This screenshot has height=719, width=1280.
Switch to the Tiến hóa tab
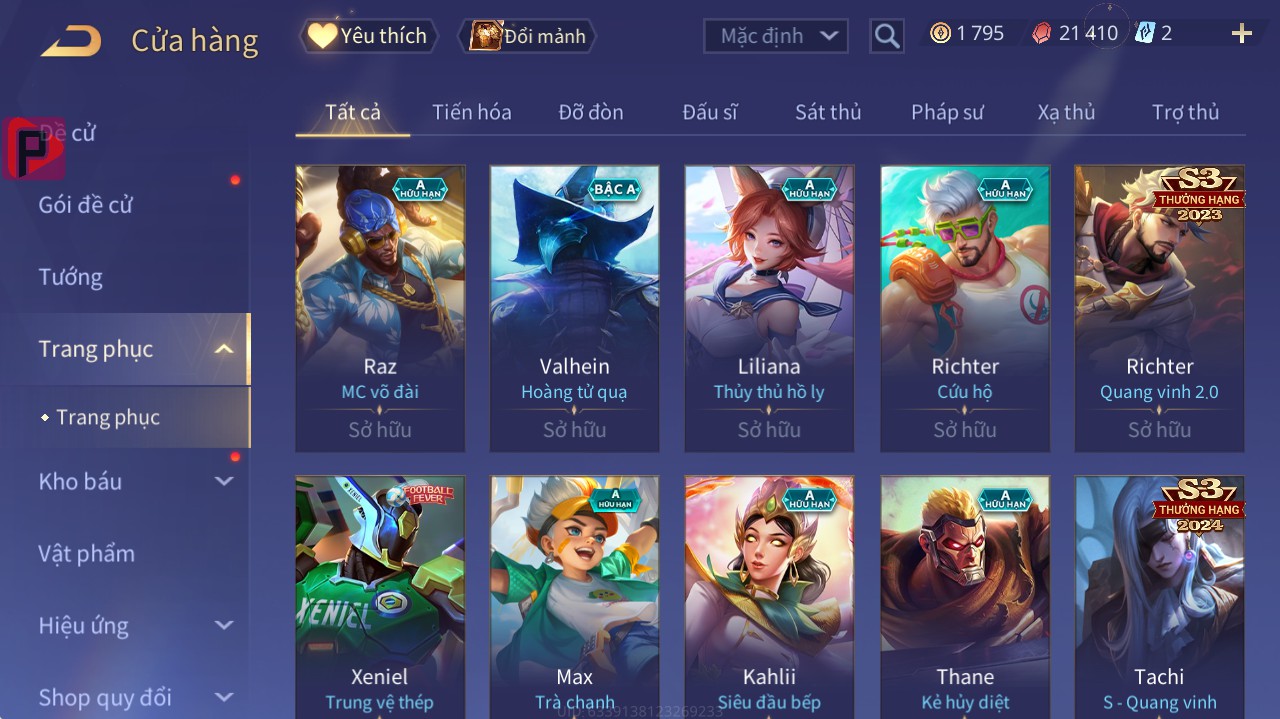pos(471,112)
